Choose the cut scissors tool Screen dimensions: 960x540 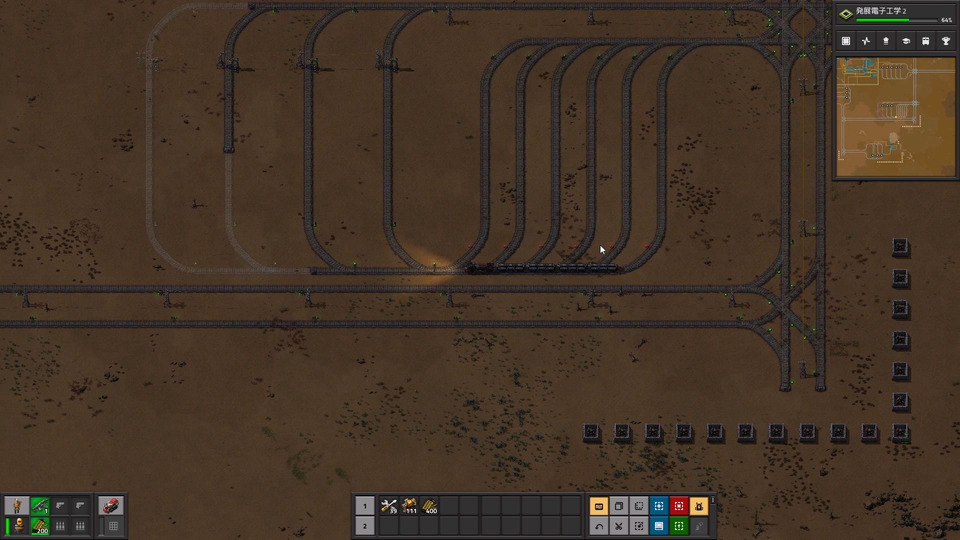pyautogui.click(x=619, y=526)
